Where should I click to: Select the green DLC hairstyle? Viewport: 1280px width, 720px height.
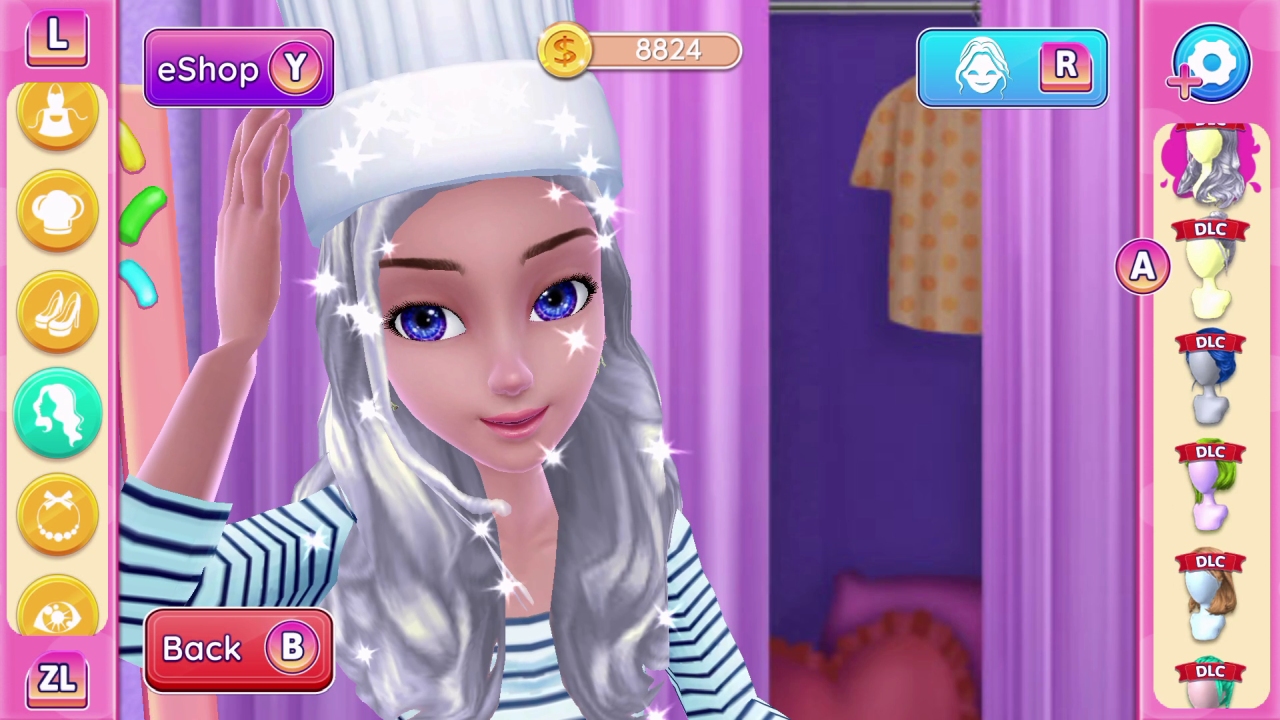pyautogui.click(x=1210, y=490)
